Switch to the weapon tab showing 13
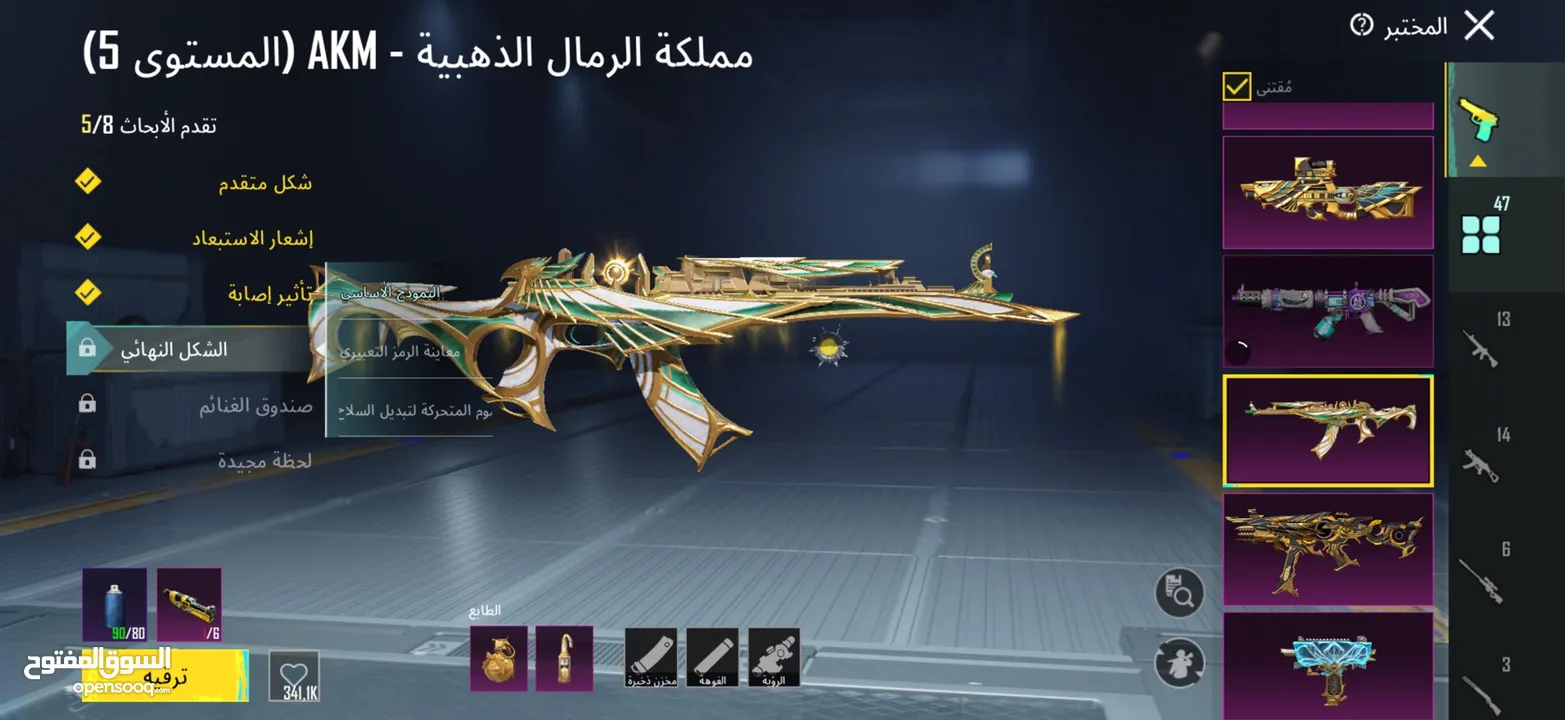The image size is (1565, 720). click(x=1486, y=340)
